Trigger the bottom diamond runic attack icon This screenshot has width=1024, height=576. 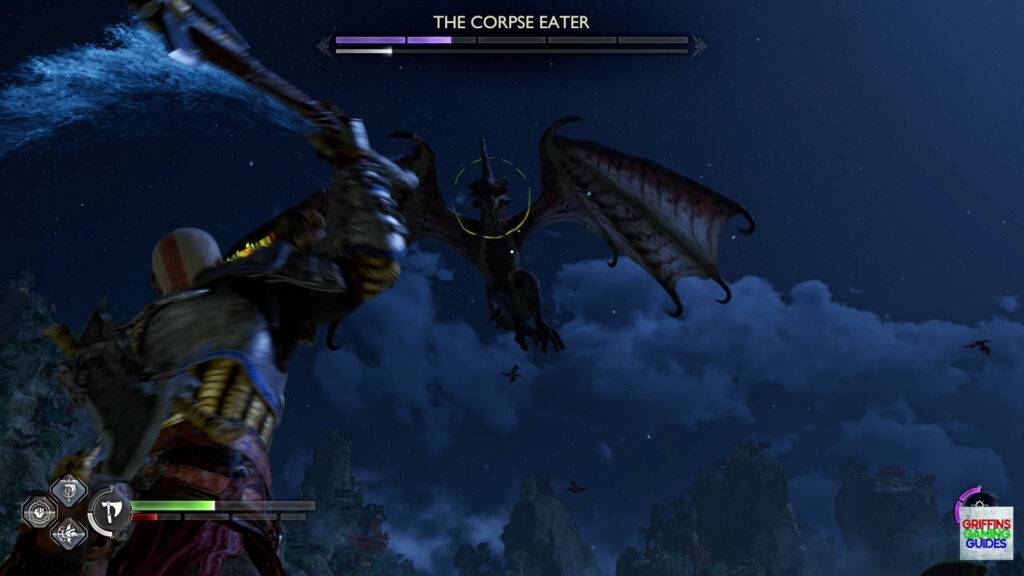point(69,535)
